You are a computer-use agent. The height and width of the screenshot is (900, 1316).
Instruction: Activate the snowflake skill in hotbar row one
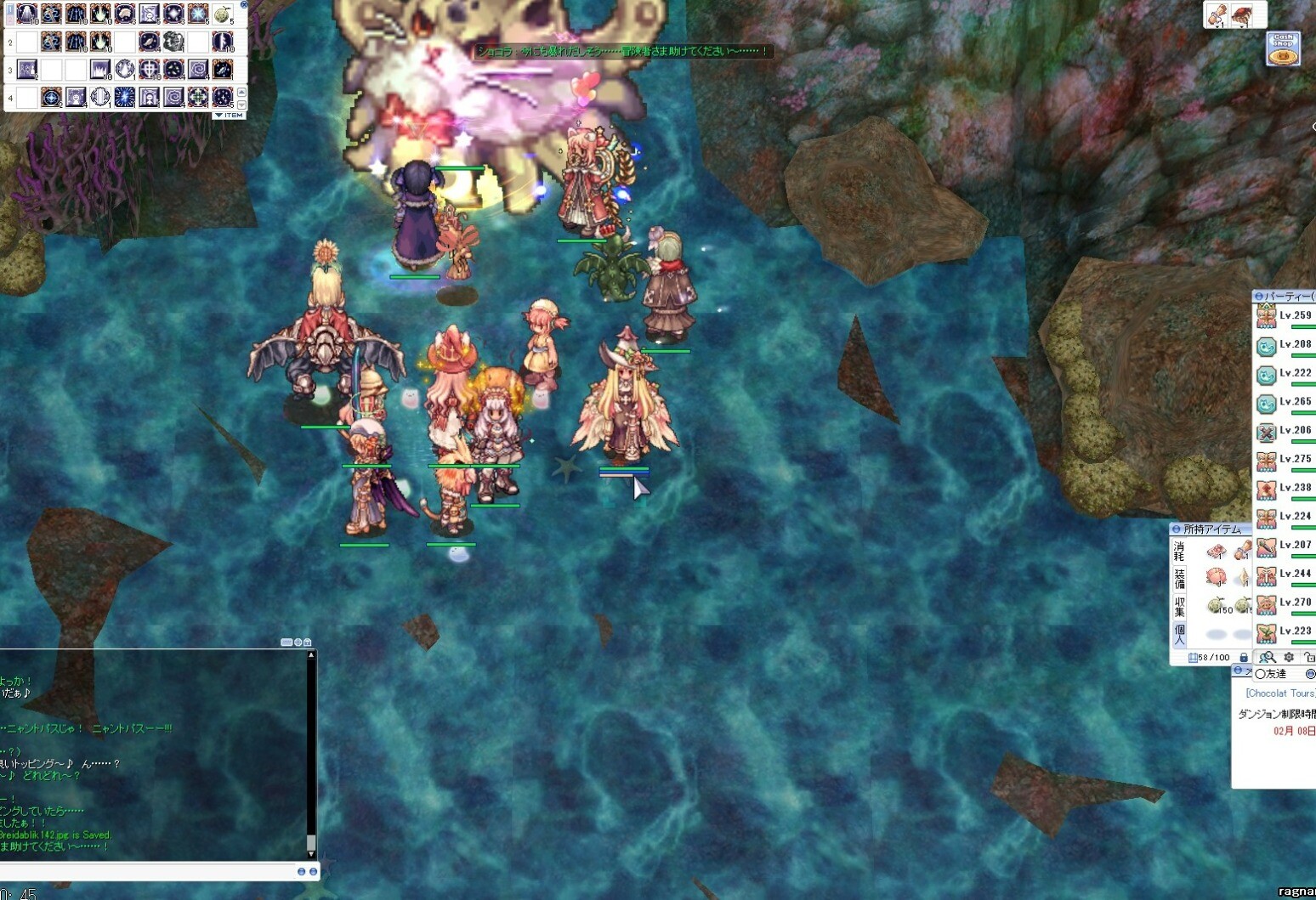(x=198, y=14)
